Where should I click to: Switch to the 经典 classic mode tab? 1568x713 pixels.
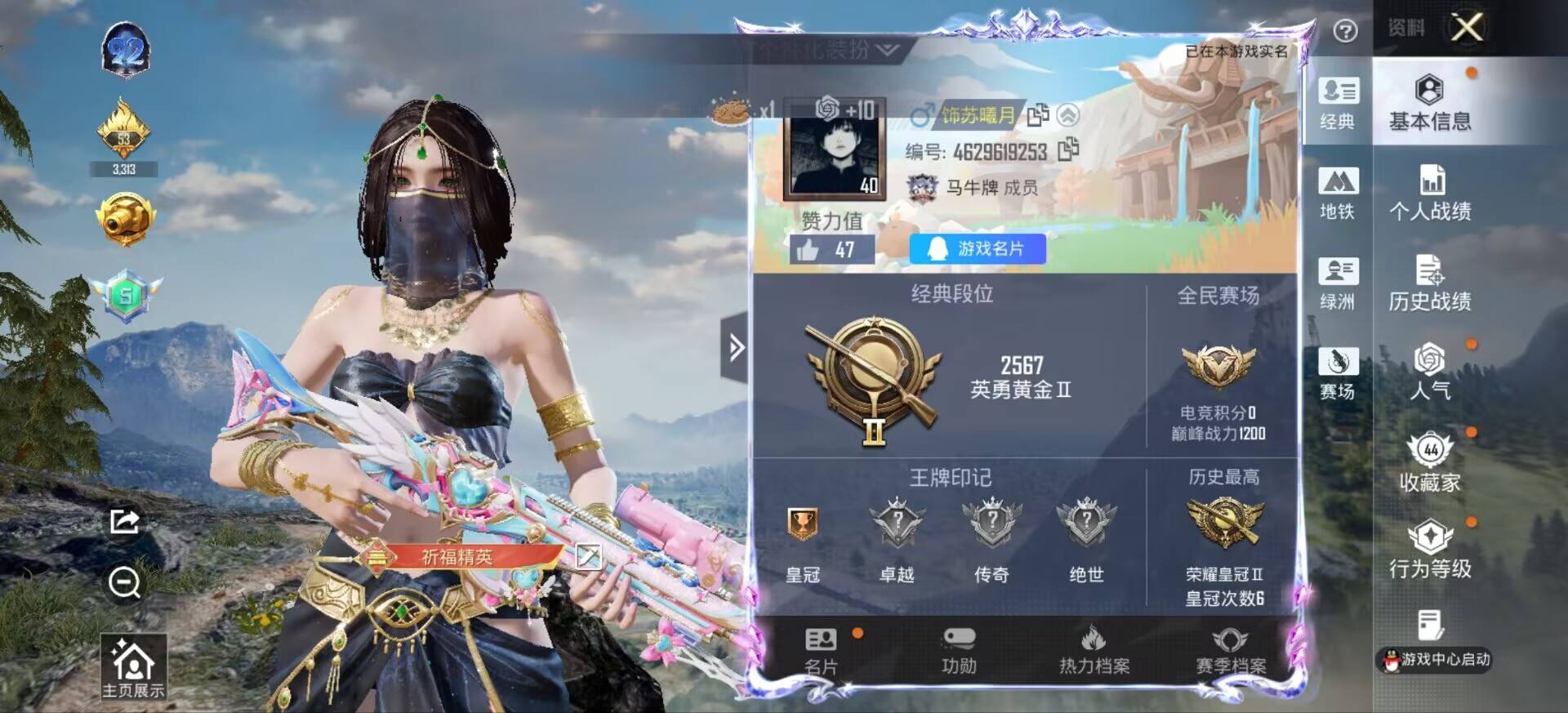(x=1337, y=104)
